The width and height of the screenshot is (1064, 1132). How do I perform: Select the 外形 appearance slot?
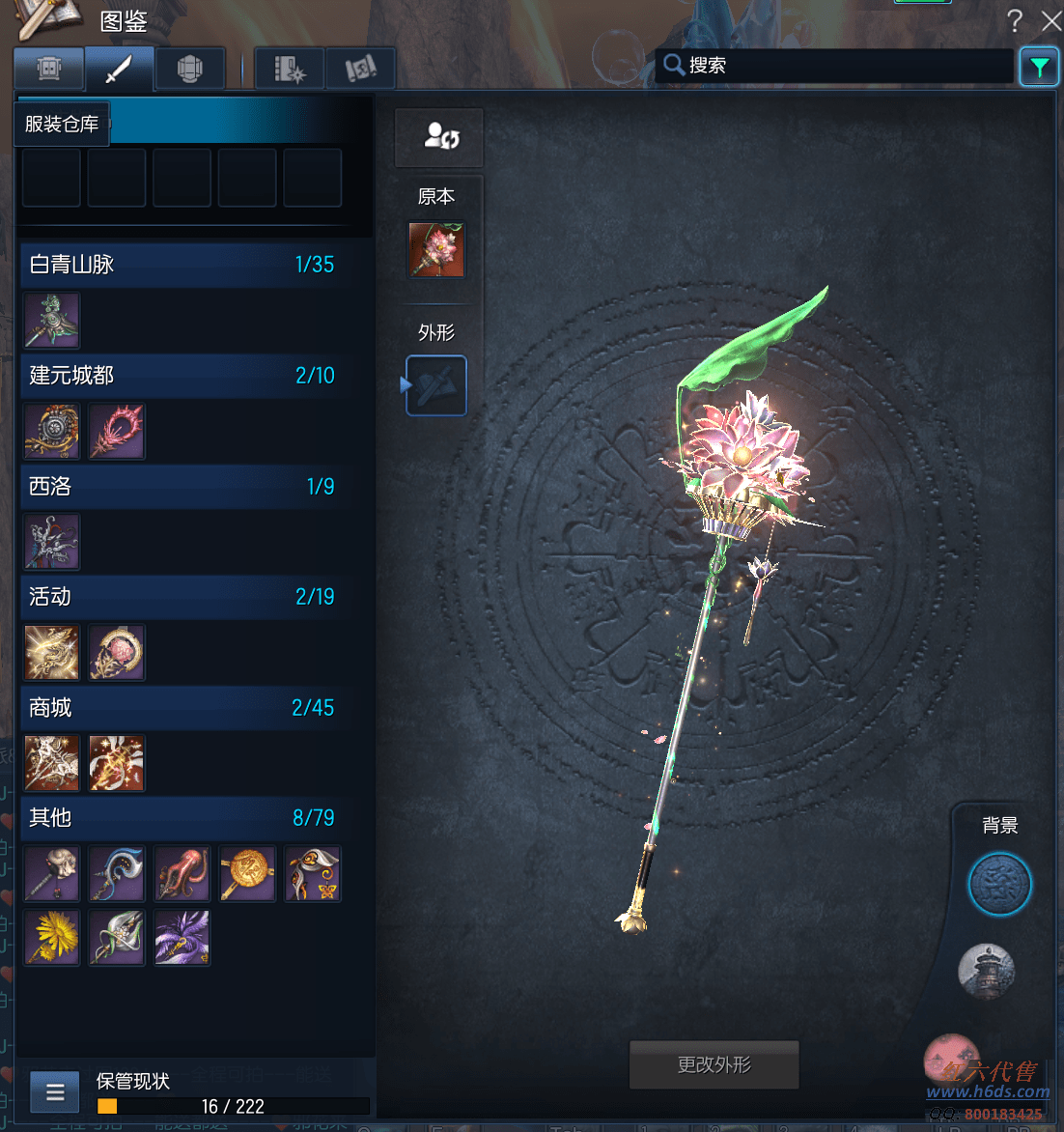pos(436,385)
